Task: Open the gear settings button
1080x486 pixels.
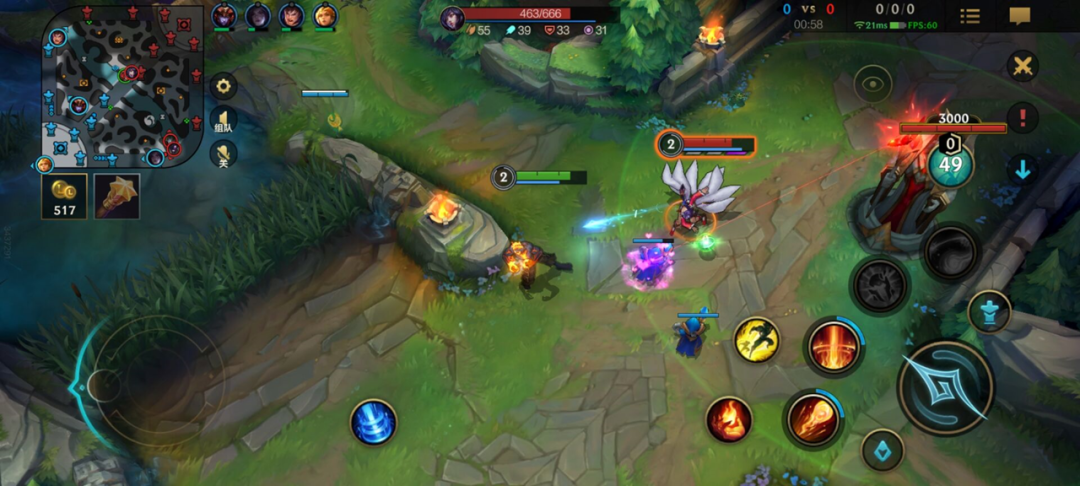Action: pos(223,86)
